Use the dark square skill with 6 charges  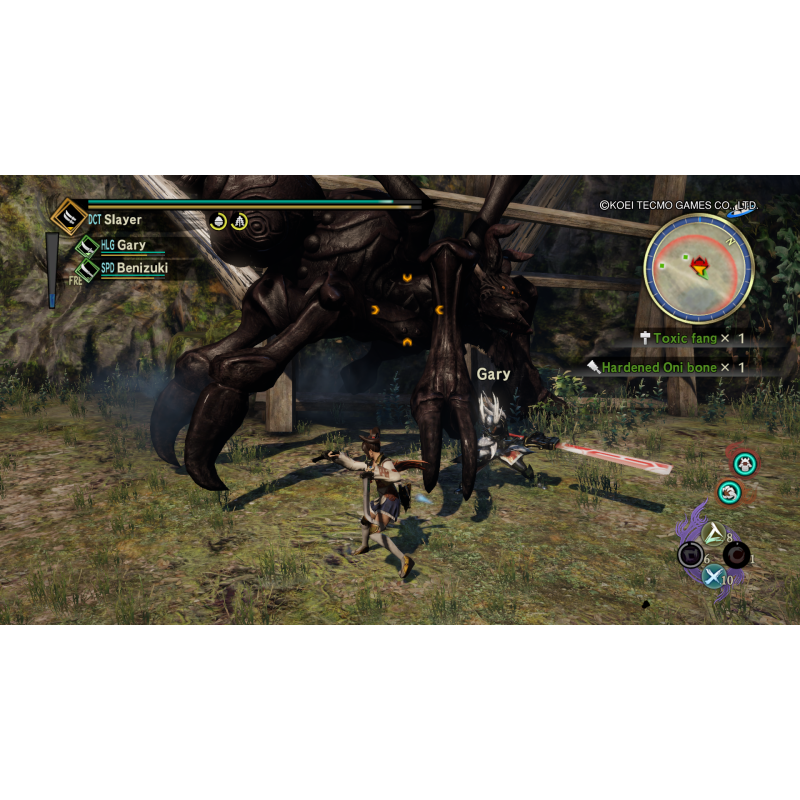[x=689, y=555]
